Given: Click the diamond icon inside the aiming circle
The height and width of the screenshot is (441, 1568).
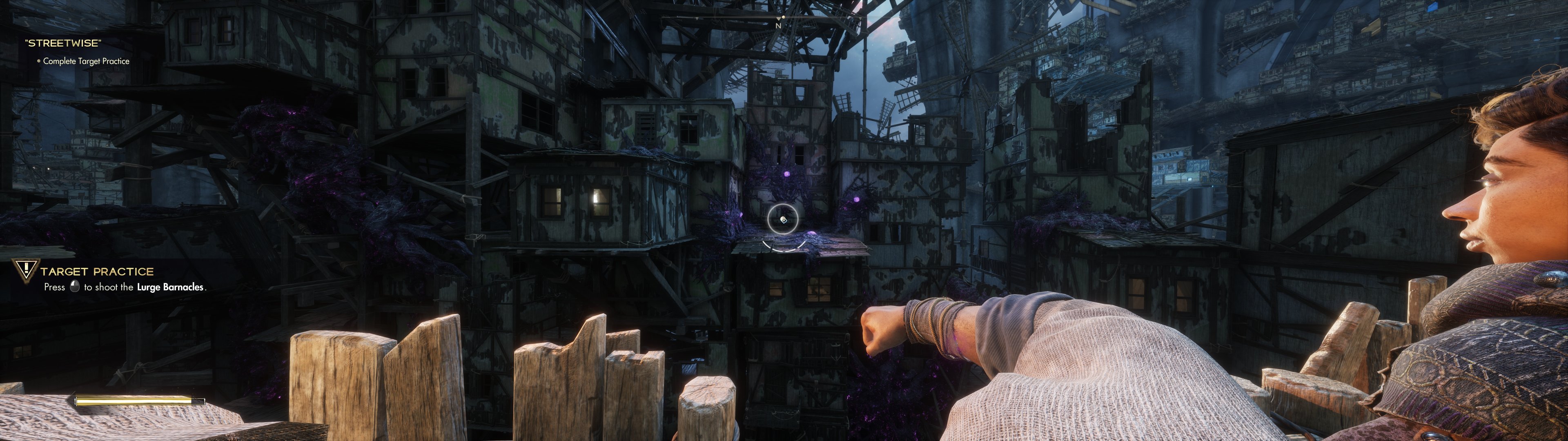Looking at the screenshot, I should (x=784, y=220).
